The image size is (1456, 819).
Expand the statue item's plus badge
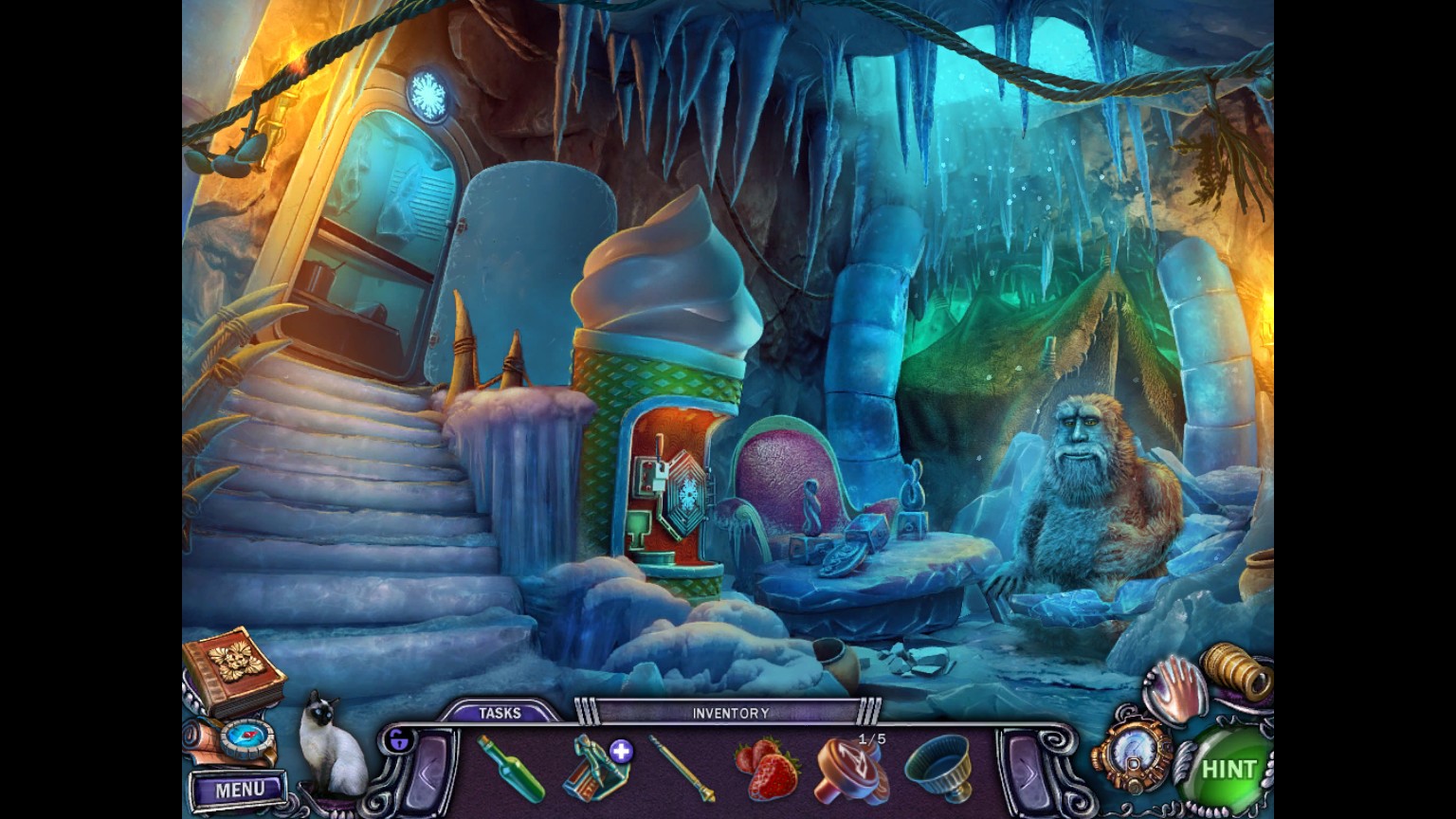(x=621, y=752)
